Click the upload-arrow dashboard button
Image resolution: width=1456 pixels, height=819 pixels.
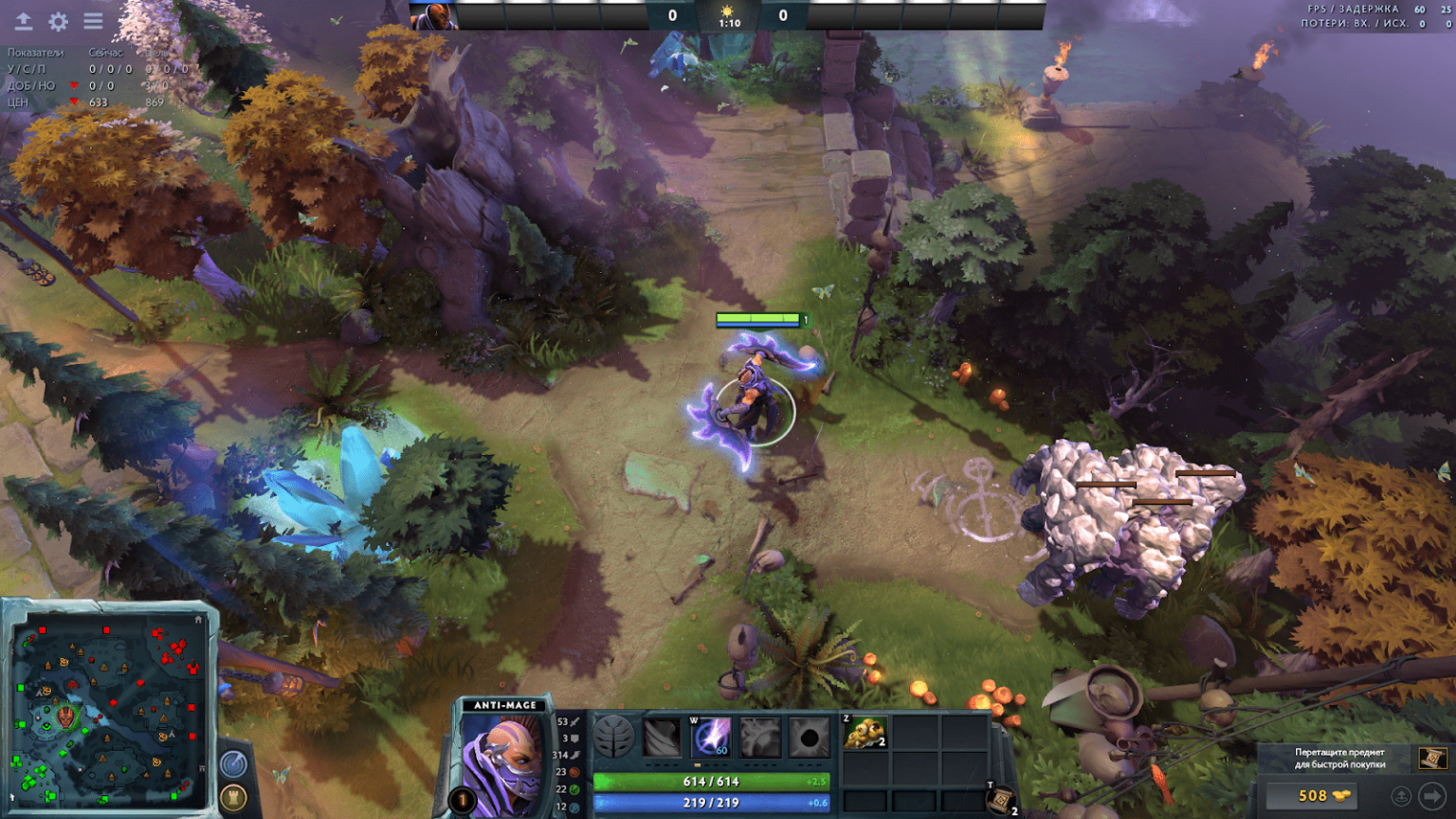[24, 21]
